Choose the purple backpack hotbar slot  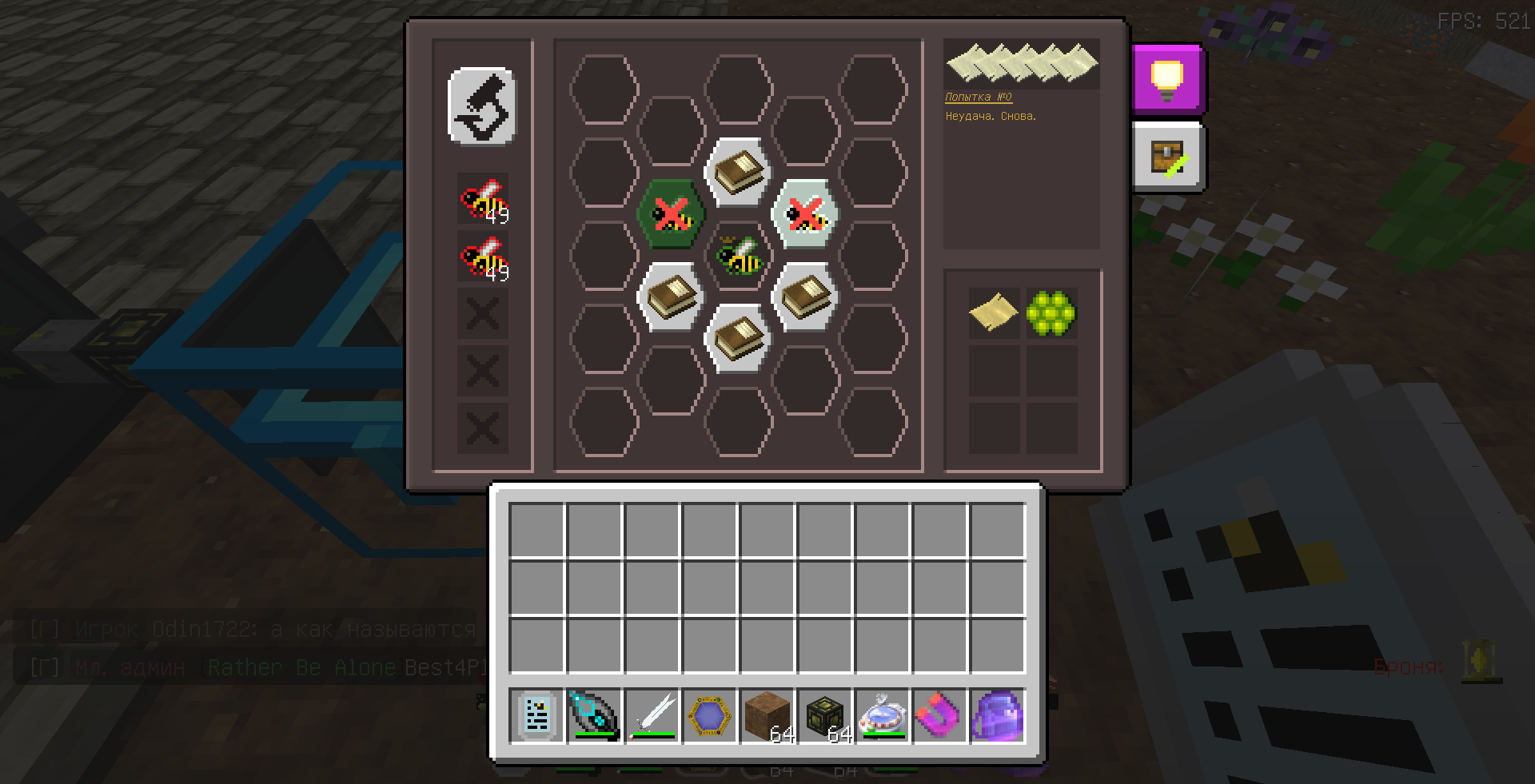(x=998, y=715)
